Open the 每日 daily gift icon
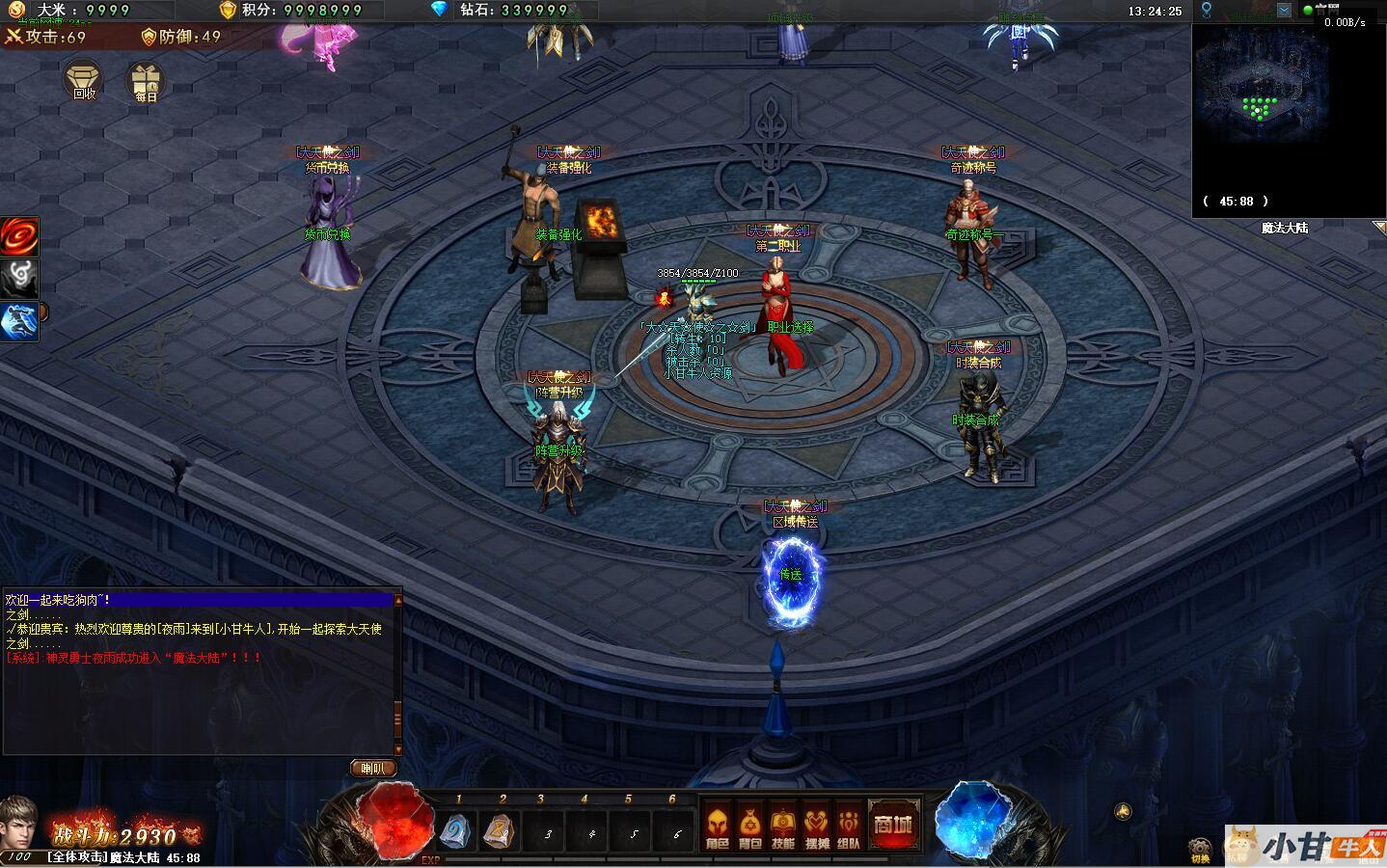The image size is (1387, 868). pos(147,82)
